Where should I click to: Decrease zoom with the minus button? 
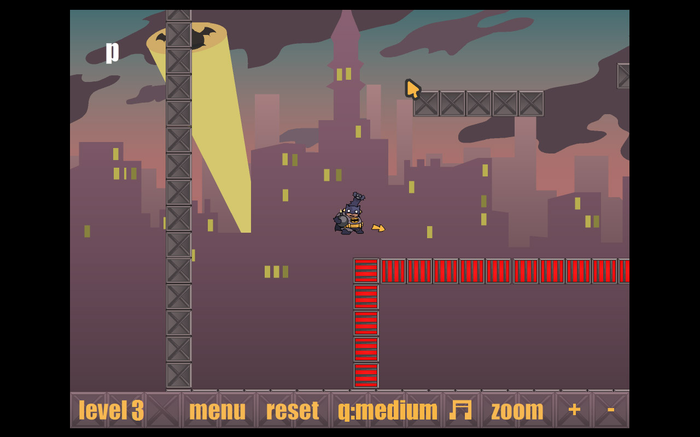tap(610, 410)
